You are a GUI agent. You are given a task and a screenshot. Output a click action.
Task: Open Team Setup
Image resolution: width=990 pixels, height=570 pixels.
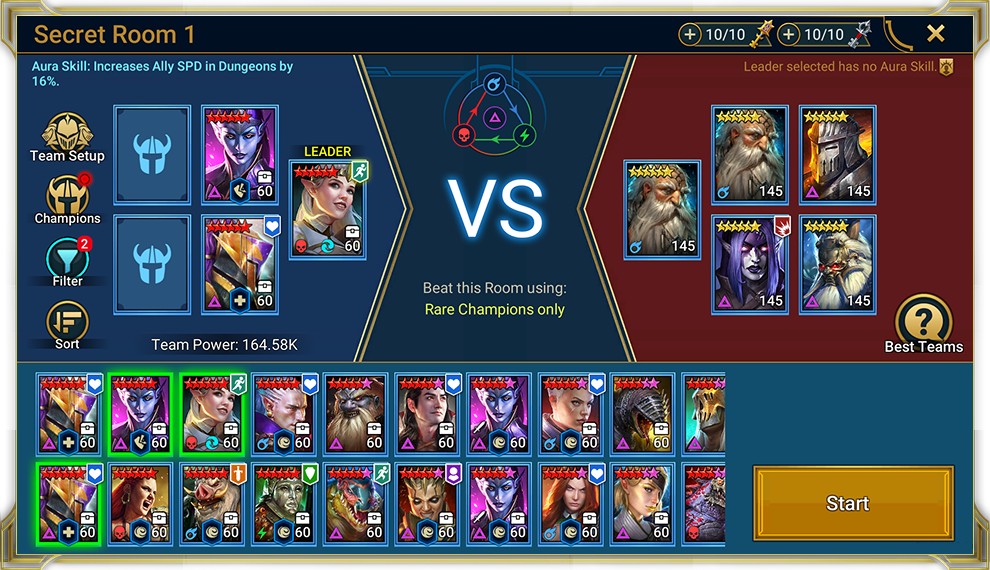pos(67,137)
